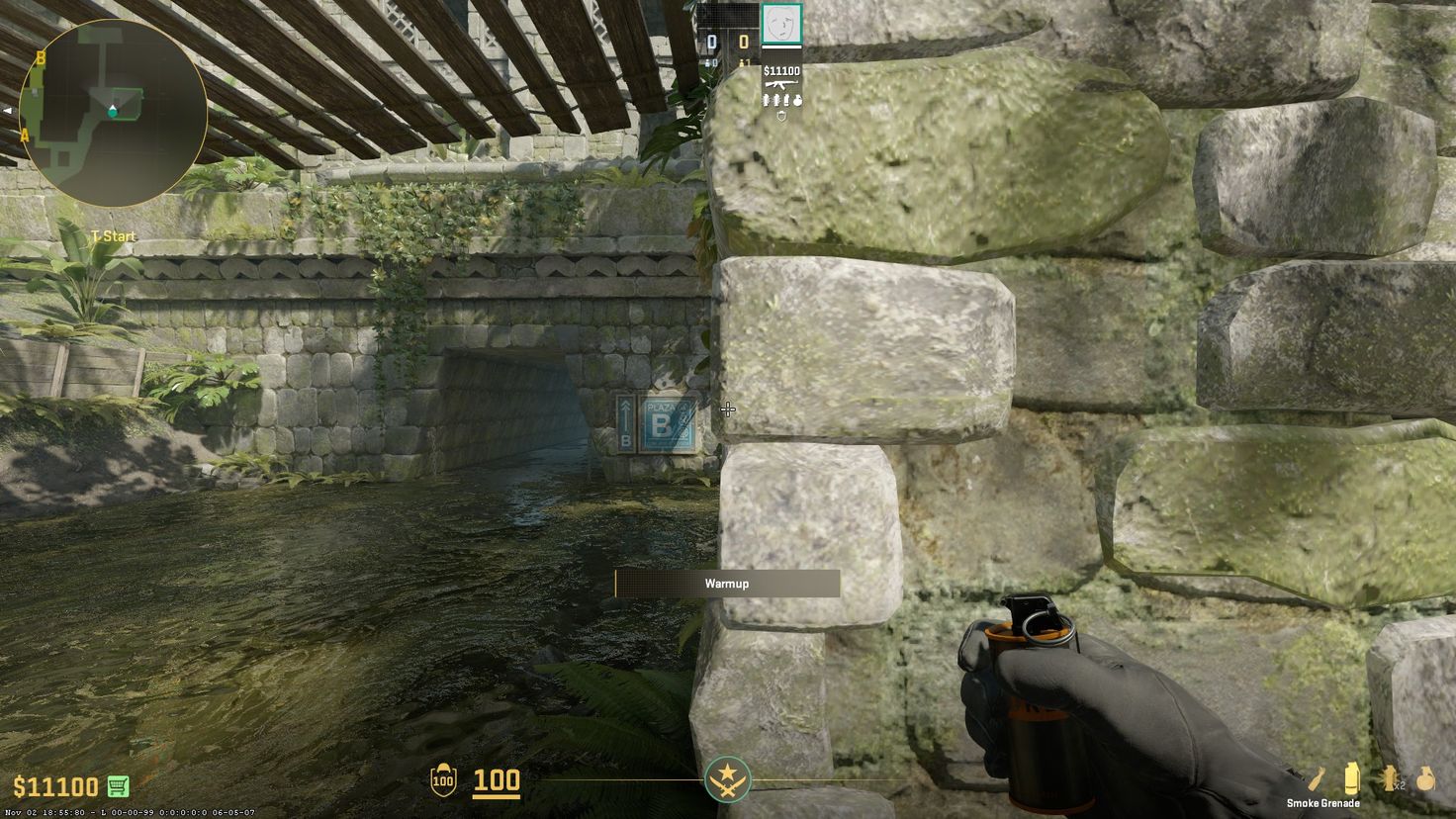Select the flashbang icon marked x2
Screen dimensions: 1456x819
(x=1390, y=777)
